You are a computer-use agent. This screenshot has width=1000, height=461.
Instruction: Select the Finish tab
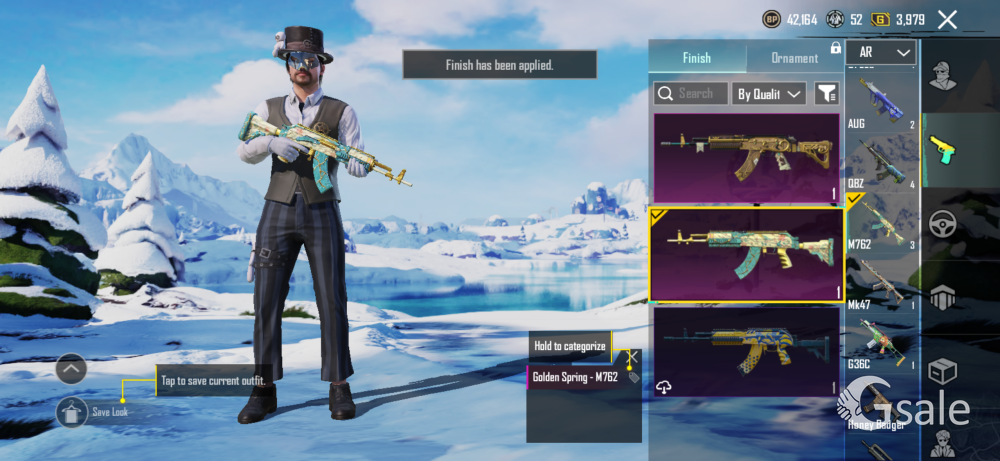pyautogui.click(x=697, y=58)
